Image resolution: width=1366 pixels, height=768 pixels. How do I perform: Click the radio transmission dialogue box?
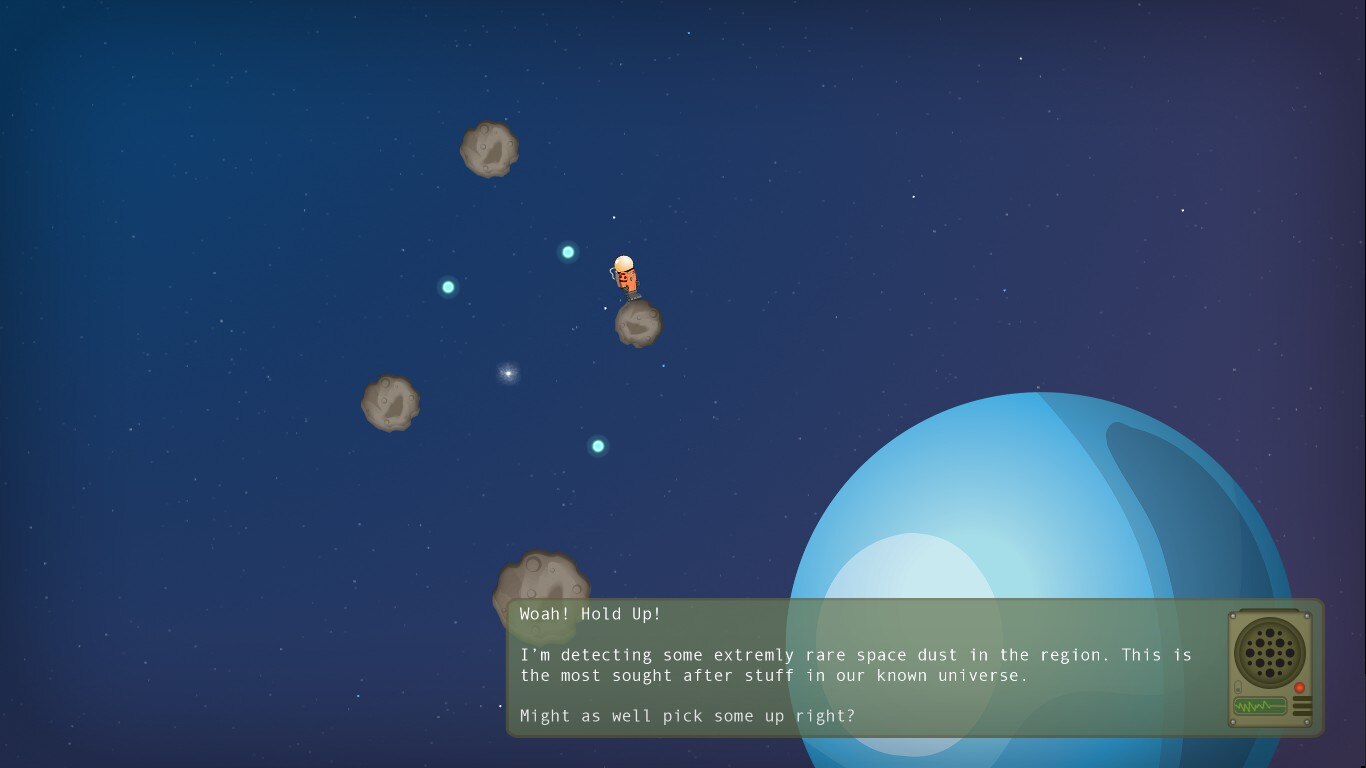(860, 667)
